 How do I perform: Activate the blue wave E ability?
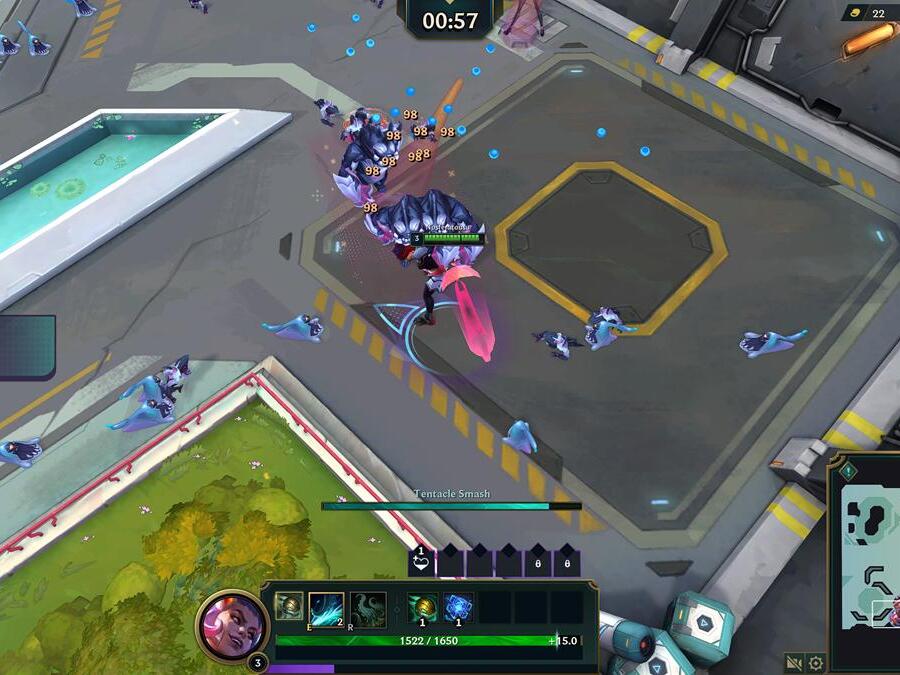[x=327, y=609]
